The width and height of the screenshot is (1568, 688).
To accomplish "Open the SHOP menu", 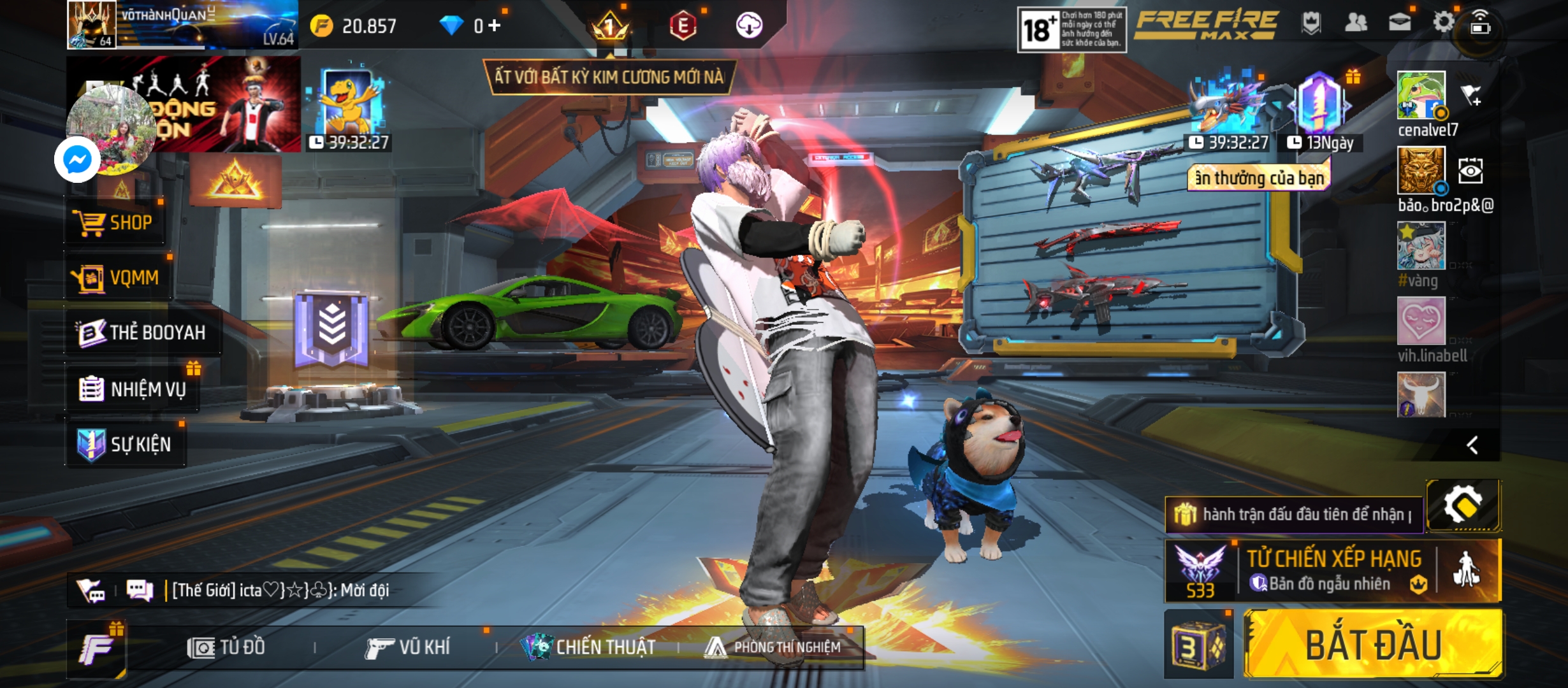I will [x=115, y=223].
